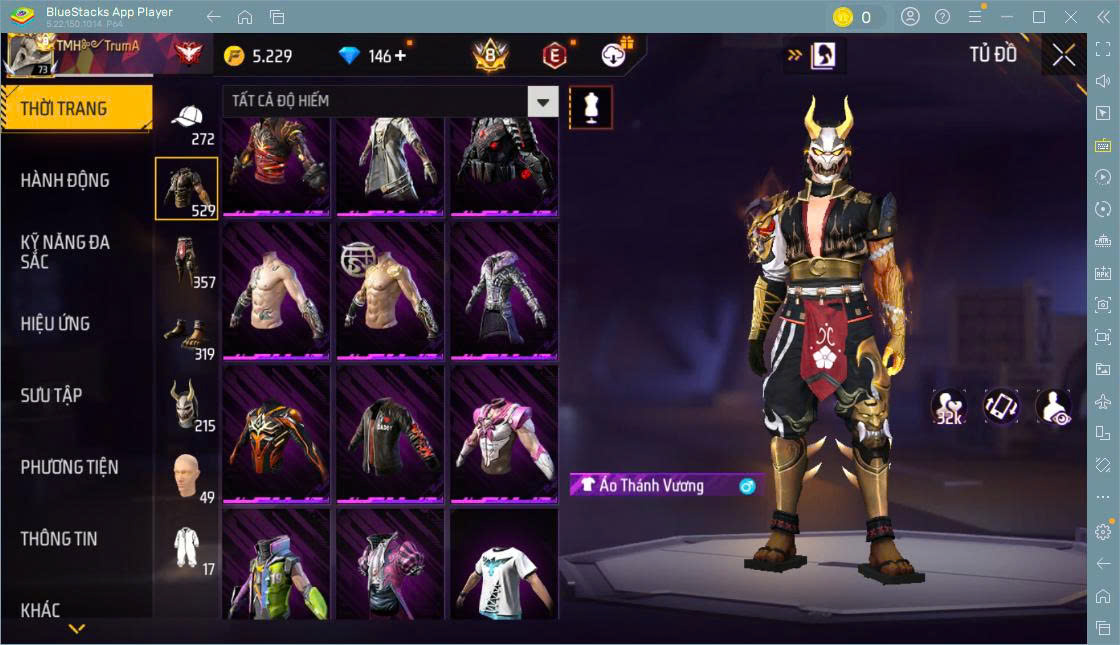
Task: Choose the hat category with 272 items
Action: click(187, 122)
